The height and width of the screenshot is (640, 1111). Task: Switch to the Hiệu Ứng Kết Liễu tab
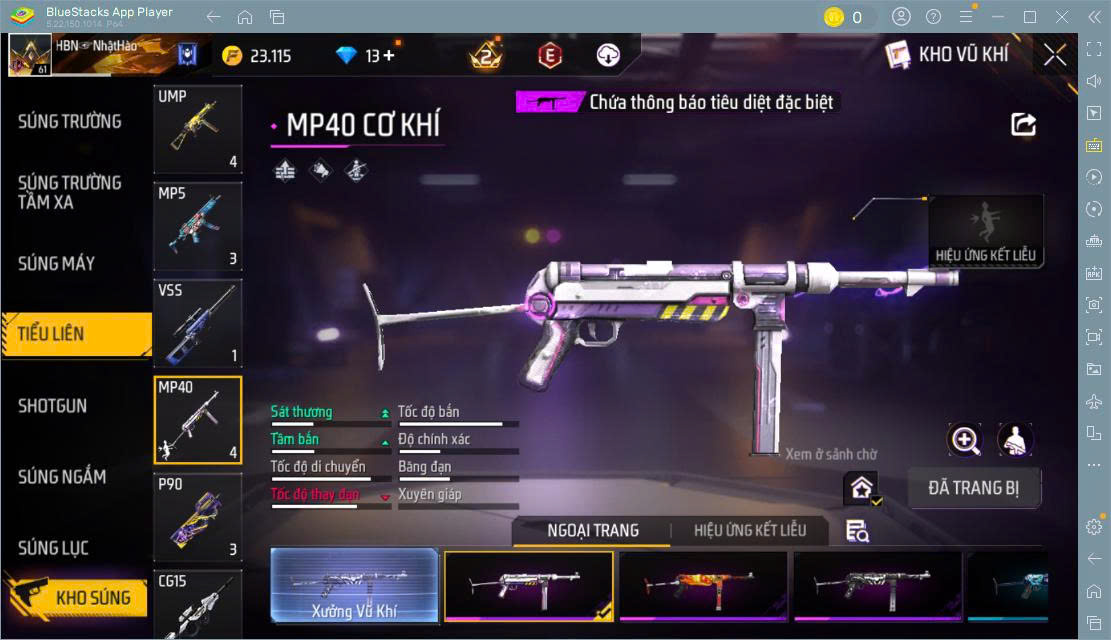[x=750, y=530]
